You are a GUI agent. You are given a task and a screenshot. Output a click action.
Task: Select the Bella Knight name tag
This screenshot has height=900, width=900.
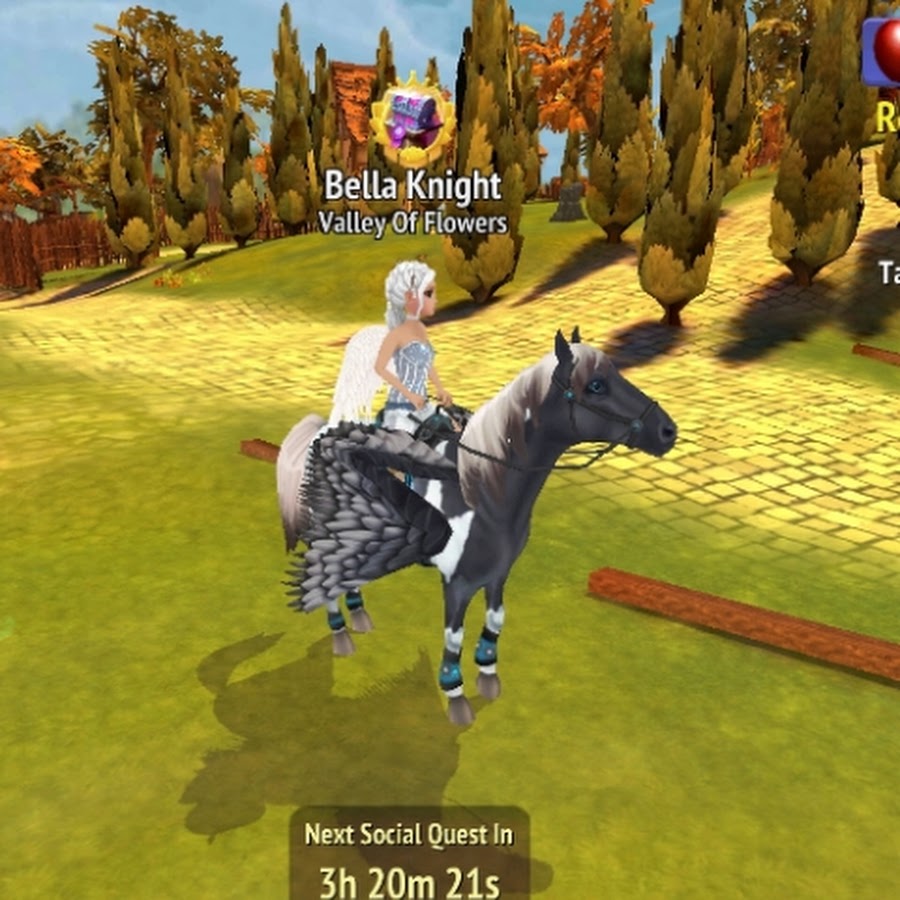pyautogui.click(x=413, y=187)
